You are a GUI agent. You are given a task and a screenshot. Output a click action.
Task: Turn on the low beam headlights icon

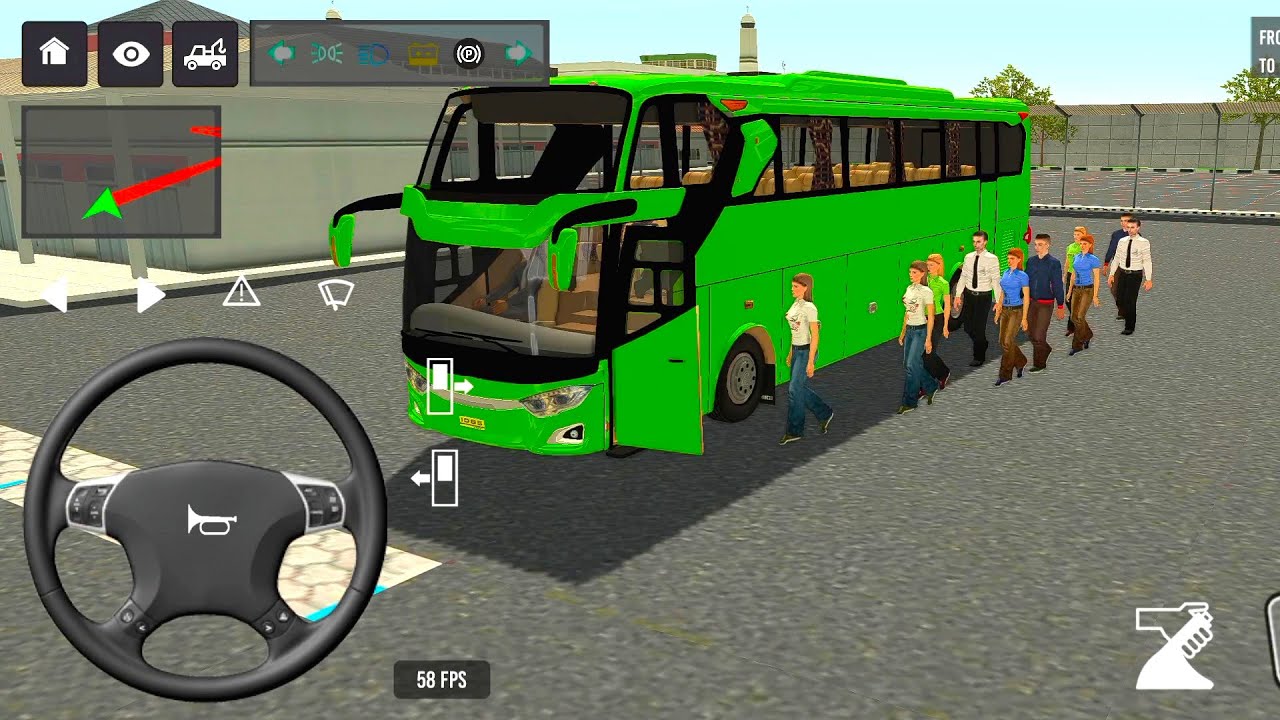(325, 53)
